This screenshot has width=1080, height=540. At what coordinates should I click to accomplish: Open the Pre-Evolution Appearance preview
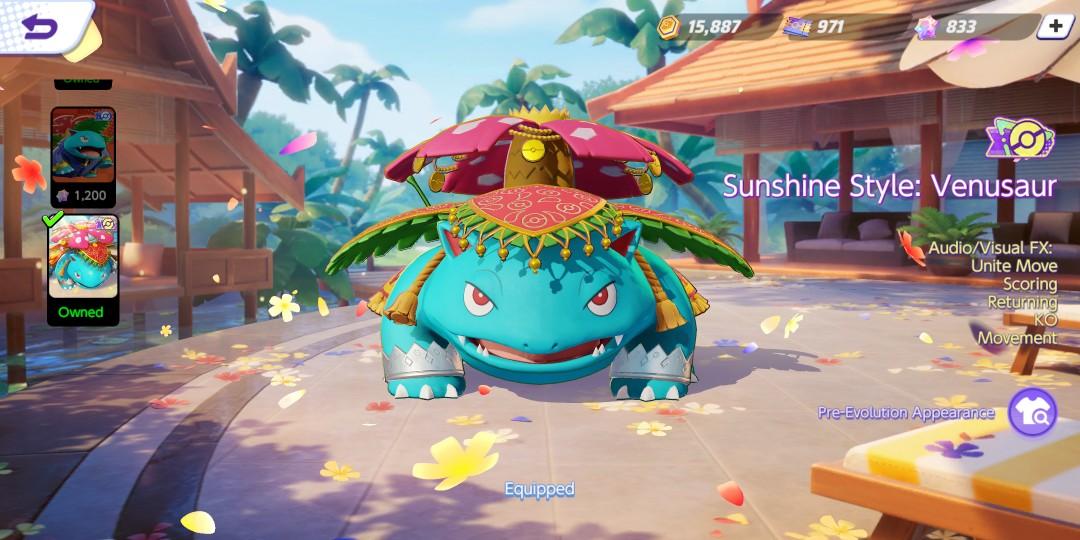coord(1032,412)
